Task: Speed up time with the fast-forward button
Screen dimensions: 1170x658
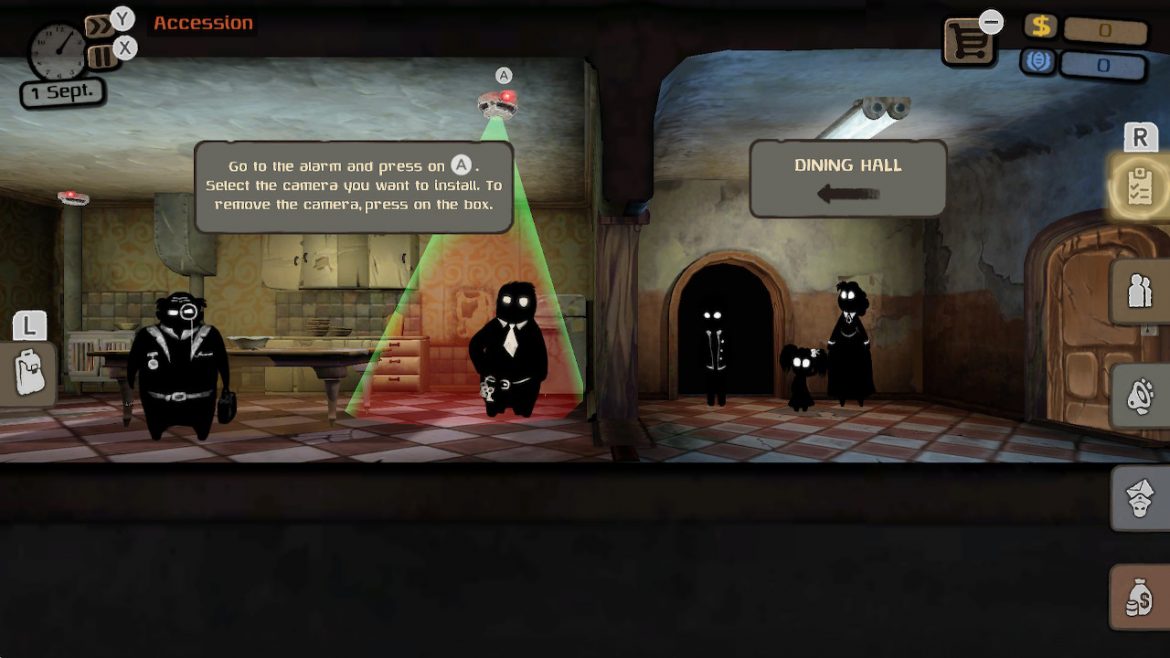Action: (x=99, y=27)
